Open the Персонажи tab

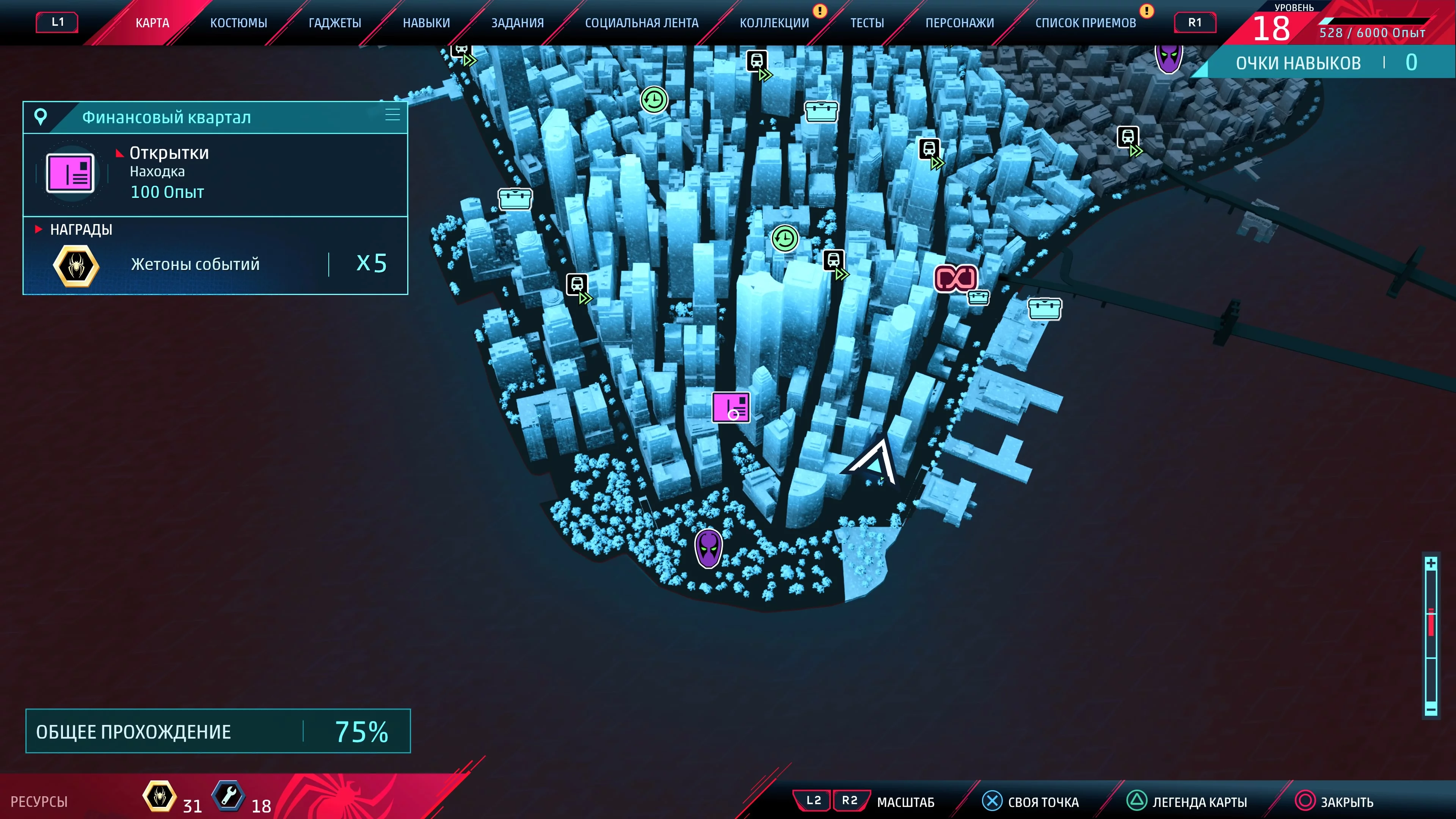(960, 23)
